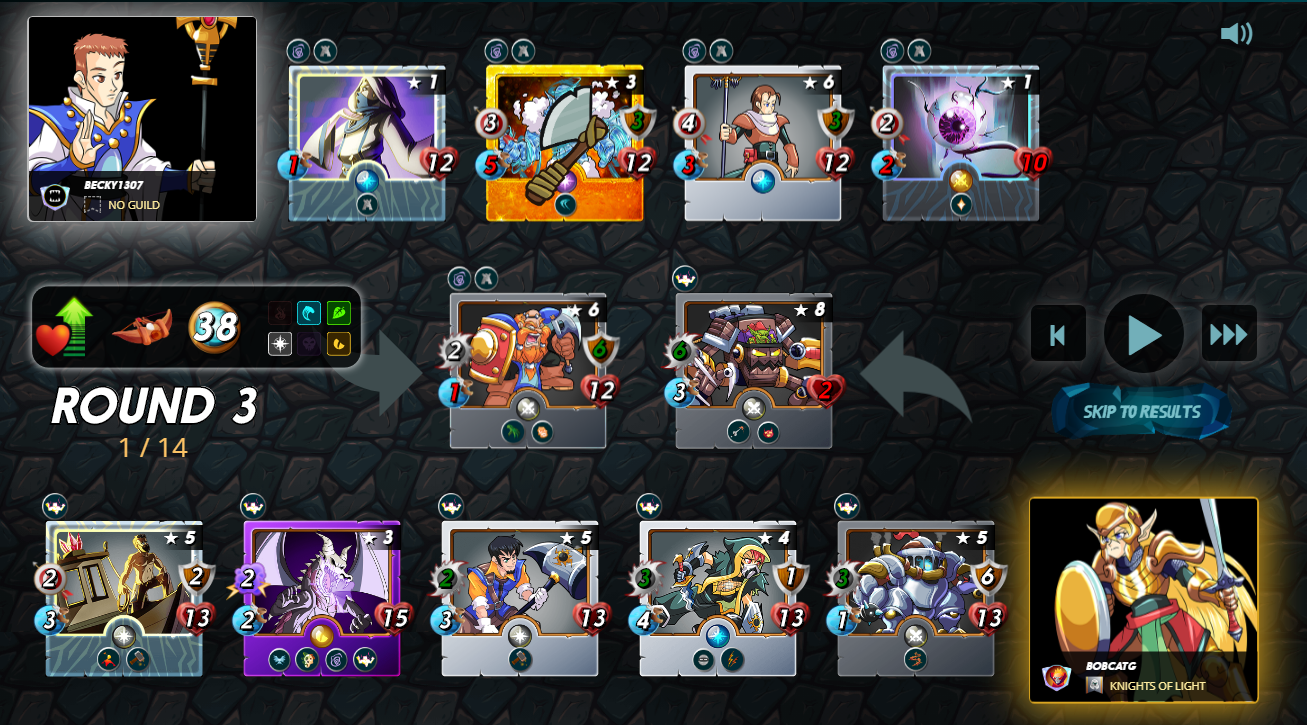Viewport: 1307px width, 725px height.
Task: Play the battle replay
Action: pos(1142,333)
